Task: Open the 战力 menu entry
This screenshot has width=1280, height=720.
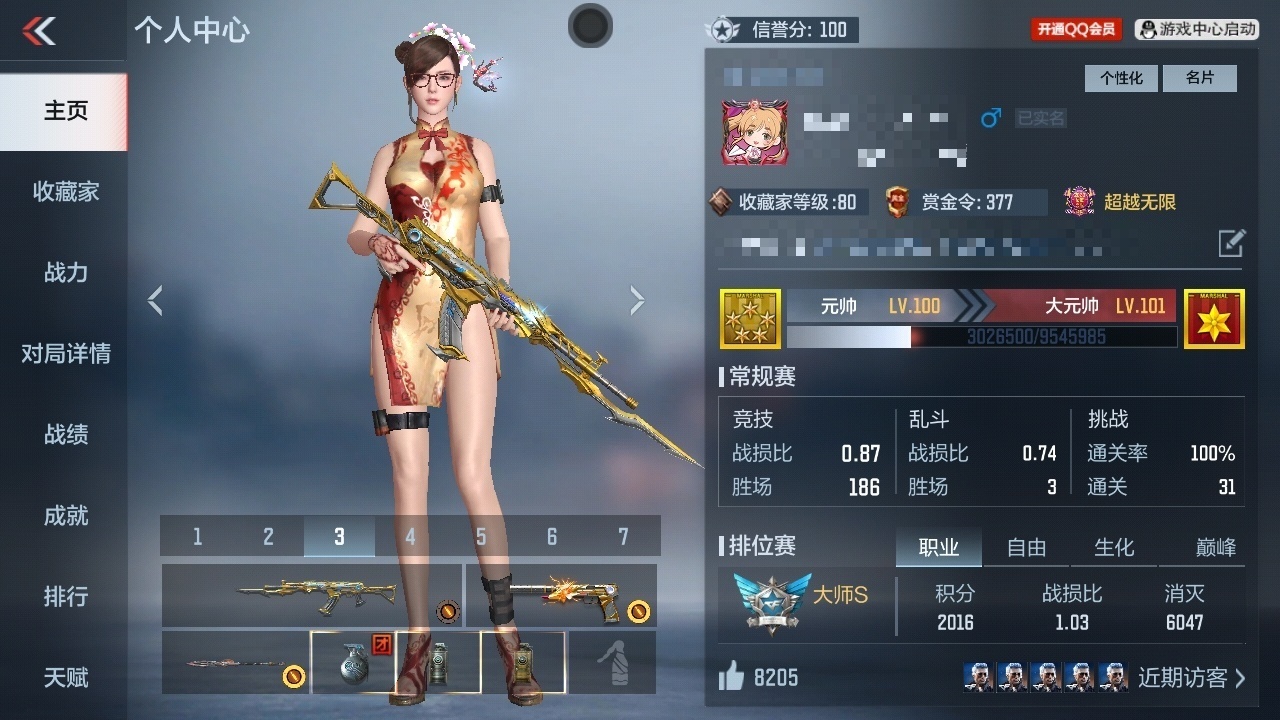Action: pos(65,272)
